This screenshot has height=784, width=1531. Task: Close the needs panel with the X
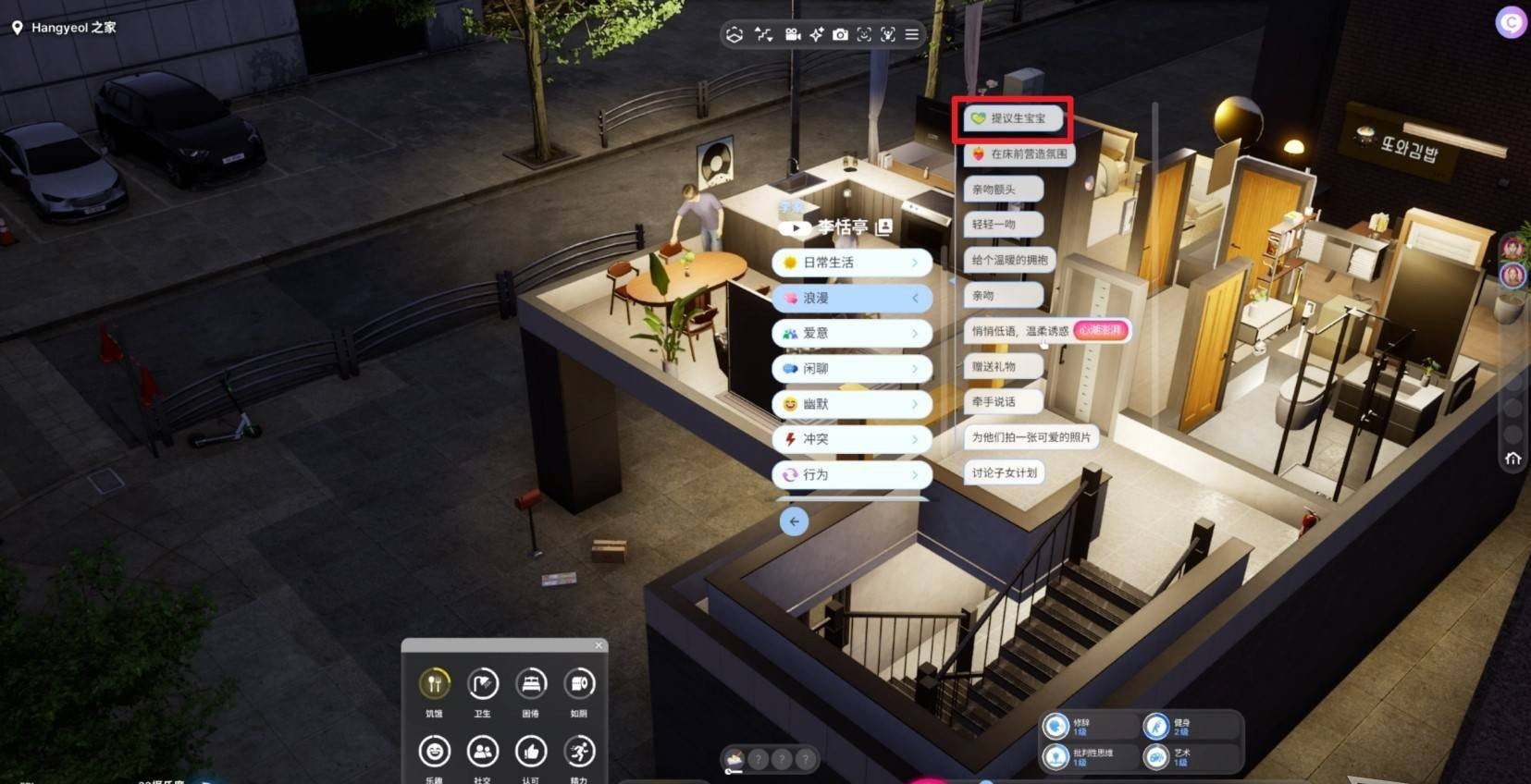click(x=599, y=645)
